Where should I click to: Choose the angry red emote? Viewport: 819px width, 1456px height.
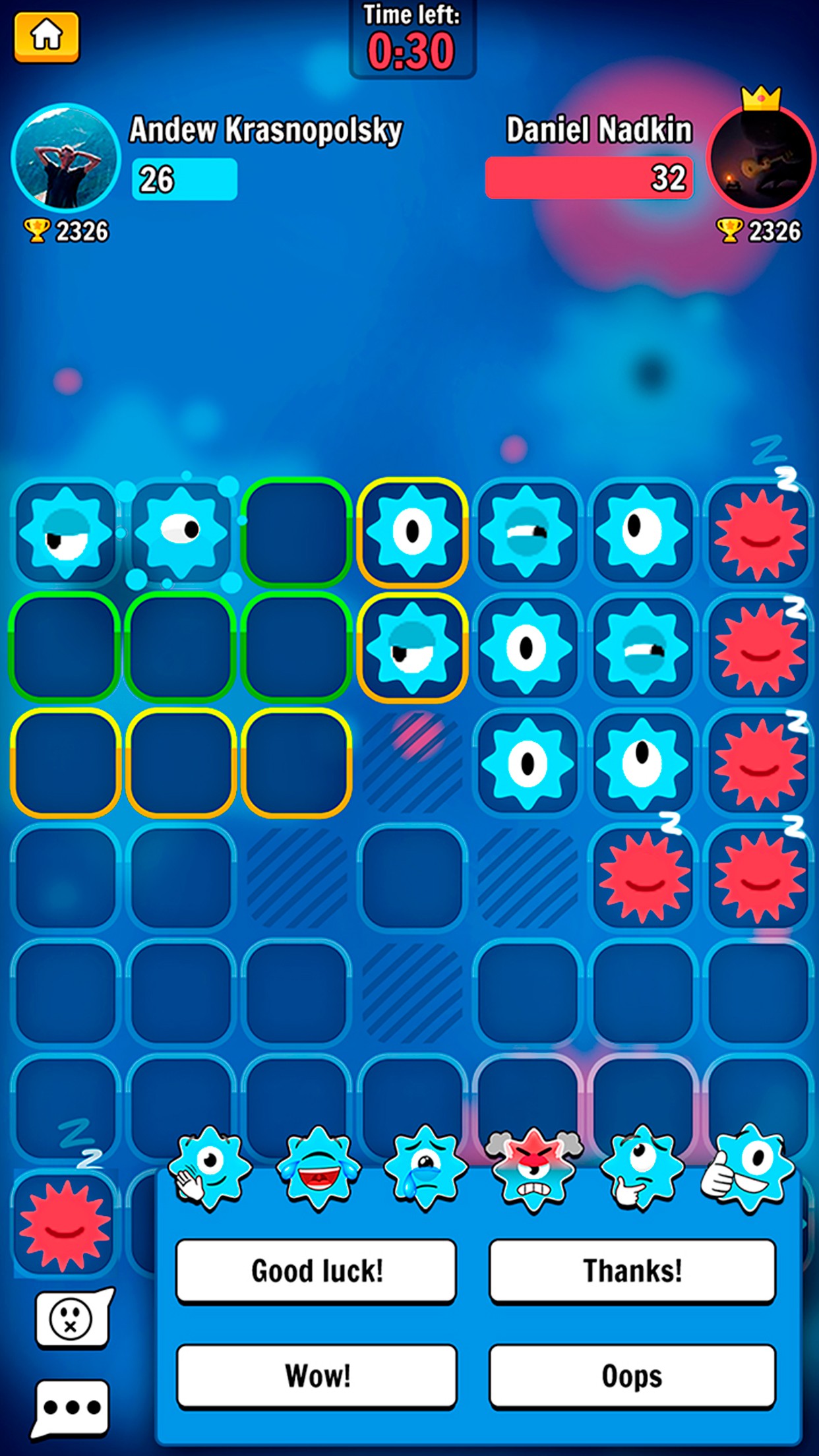pyautogui.click(x=533, y=1168)
